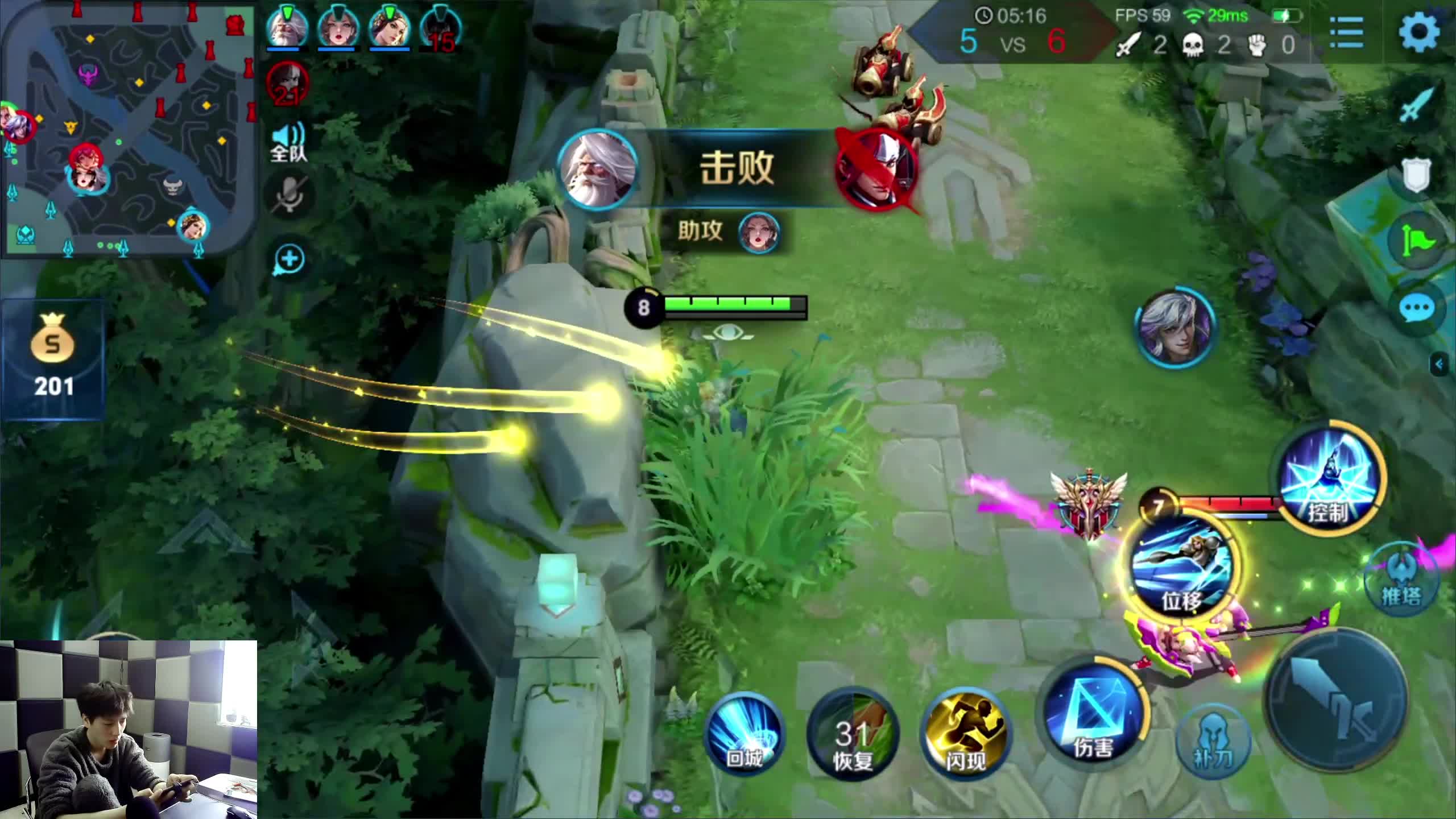Open the scoreboard list icon

point(1346,32)
